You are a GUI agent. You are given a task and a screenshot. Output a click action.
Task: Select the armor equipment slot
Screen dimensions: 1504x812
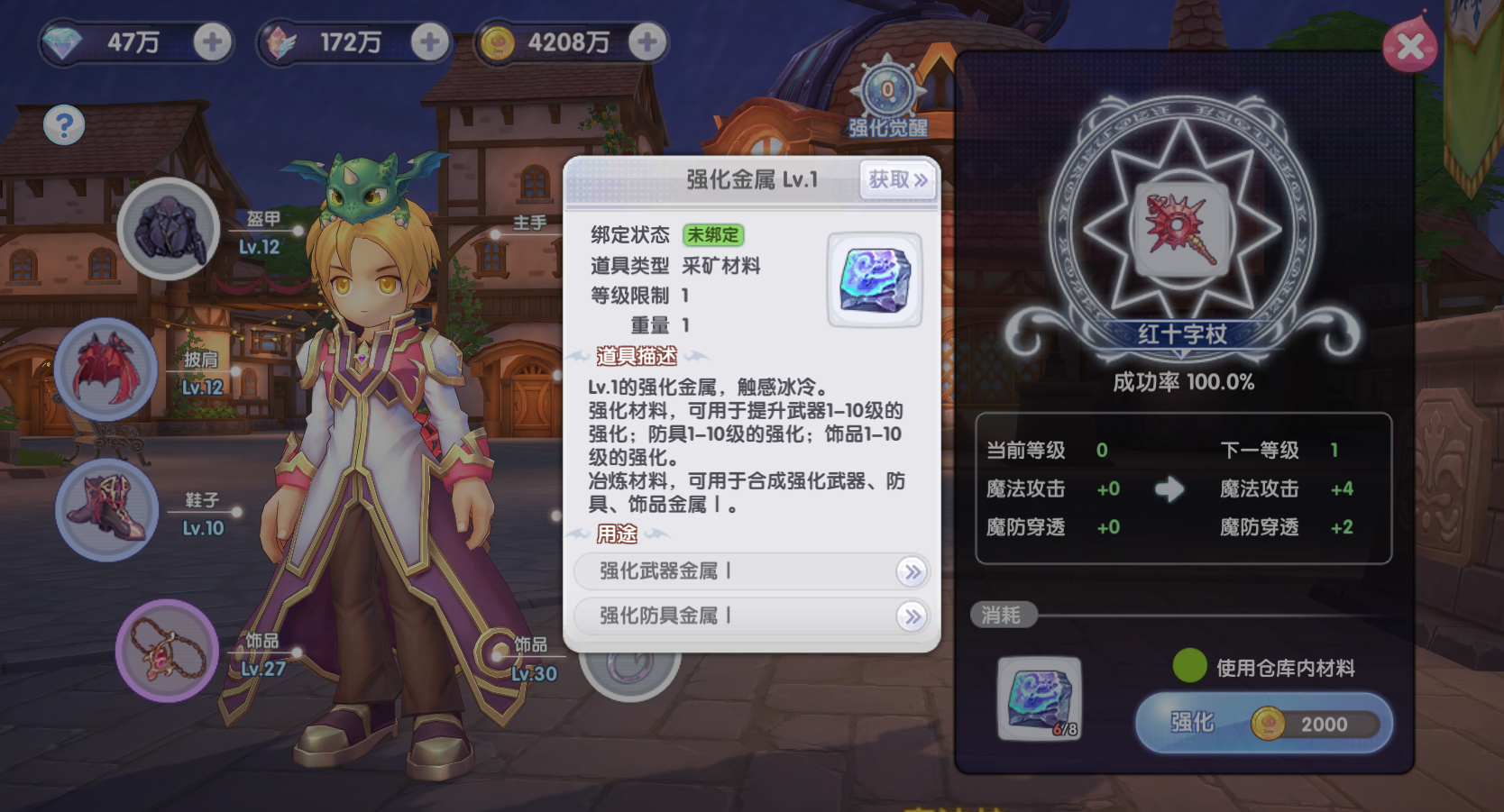point(169,229)
